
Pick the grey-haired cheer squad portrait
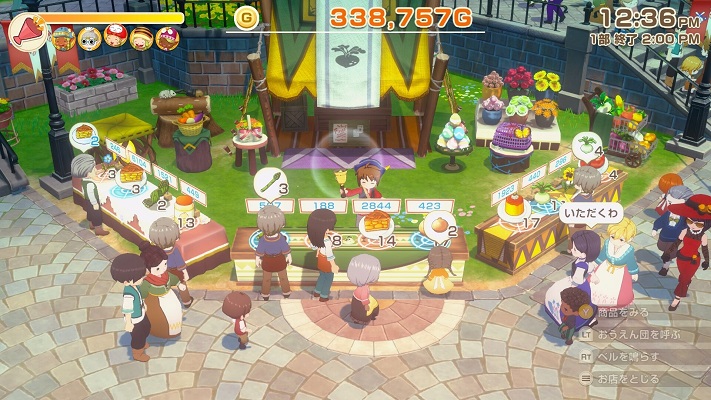90,38
